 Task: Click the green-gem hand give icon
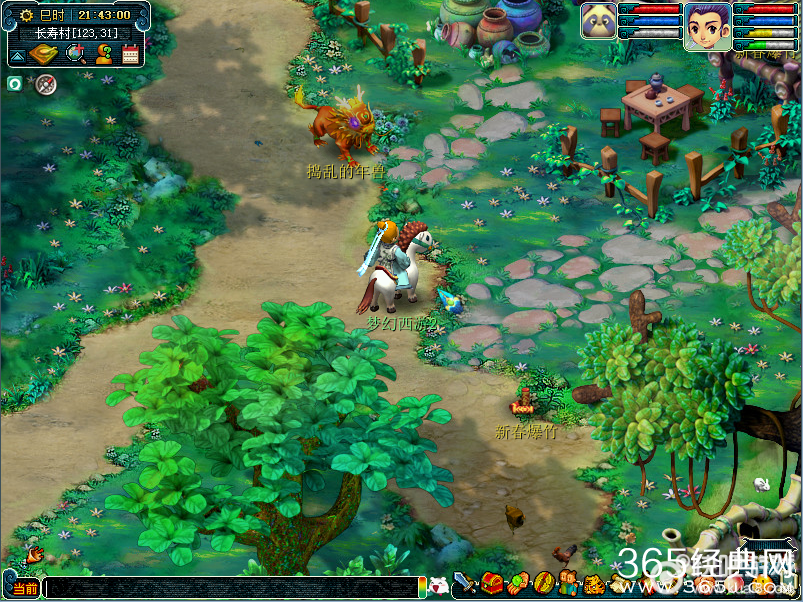(x=517, y=583)
